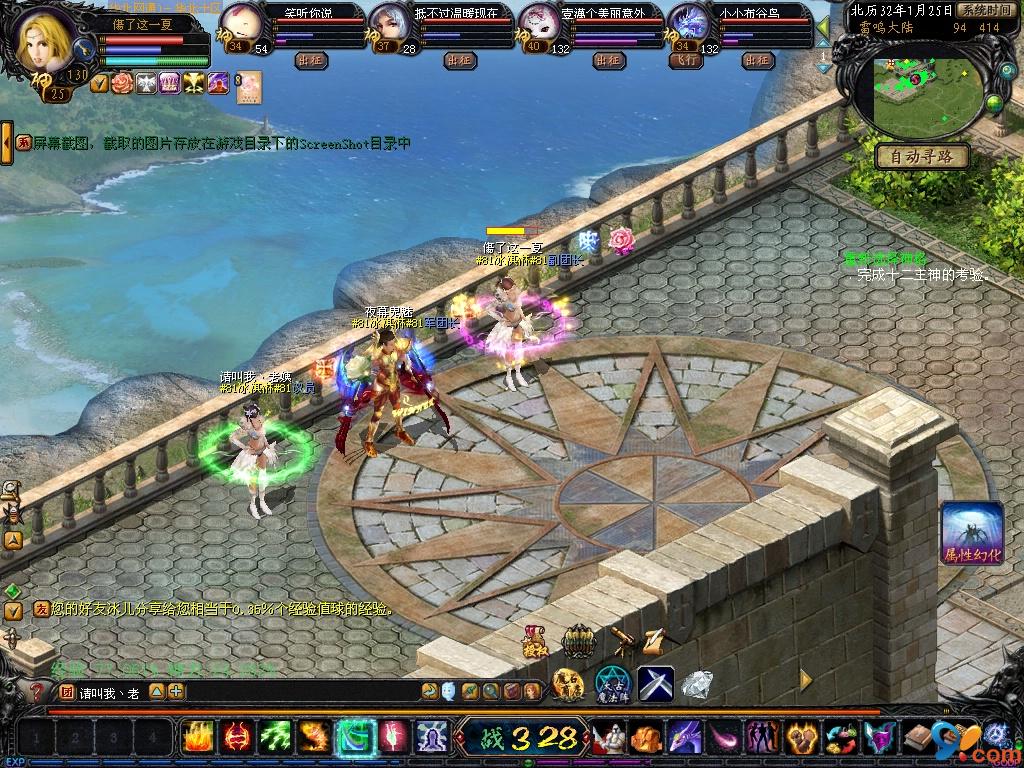Use the highlighted green bow skill
This screenshot has height=768, width=1024.
pyautogui.click(x=354, y=738)
